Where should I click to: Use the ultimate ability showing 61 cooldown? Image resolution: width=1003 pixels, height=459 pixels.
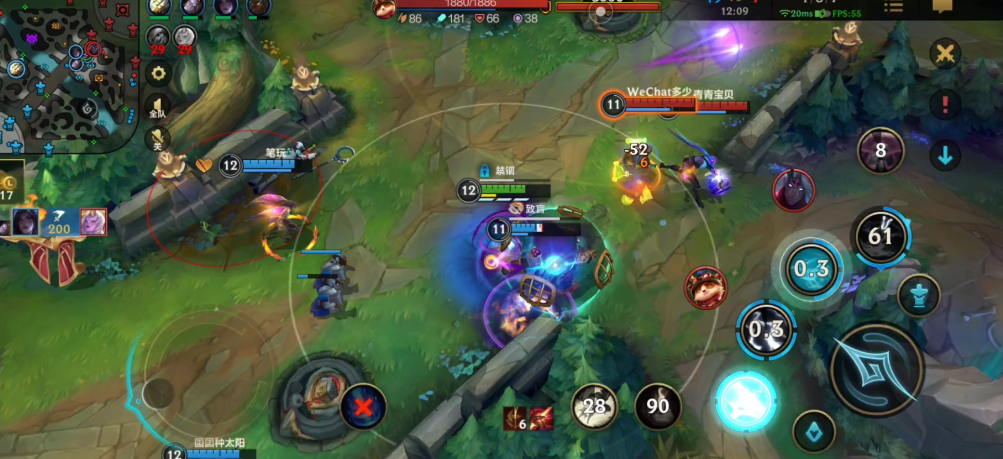coord(880,237)
